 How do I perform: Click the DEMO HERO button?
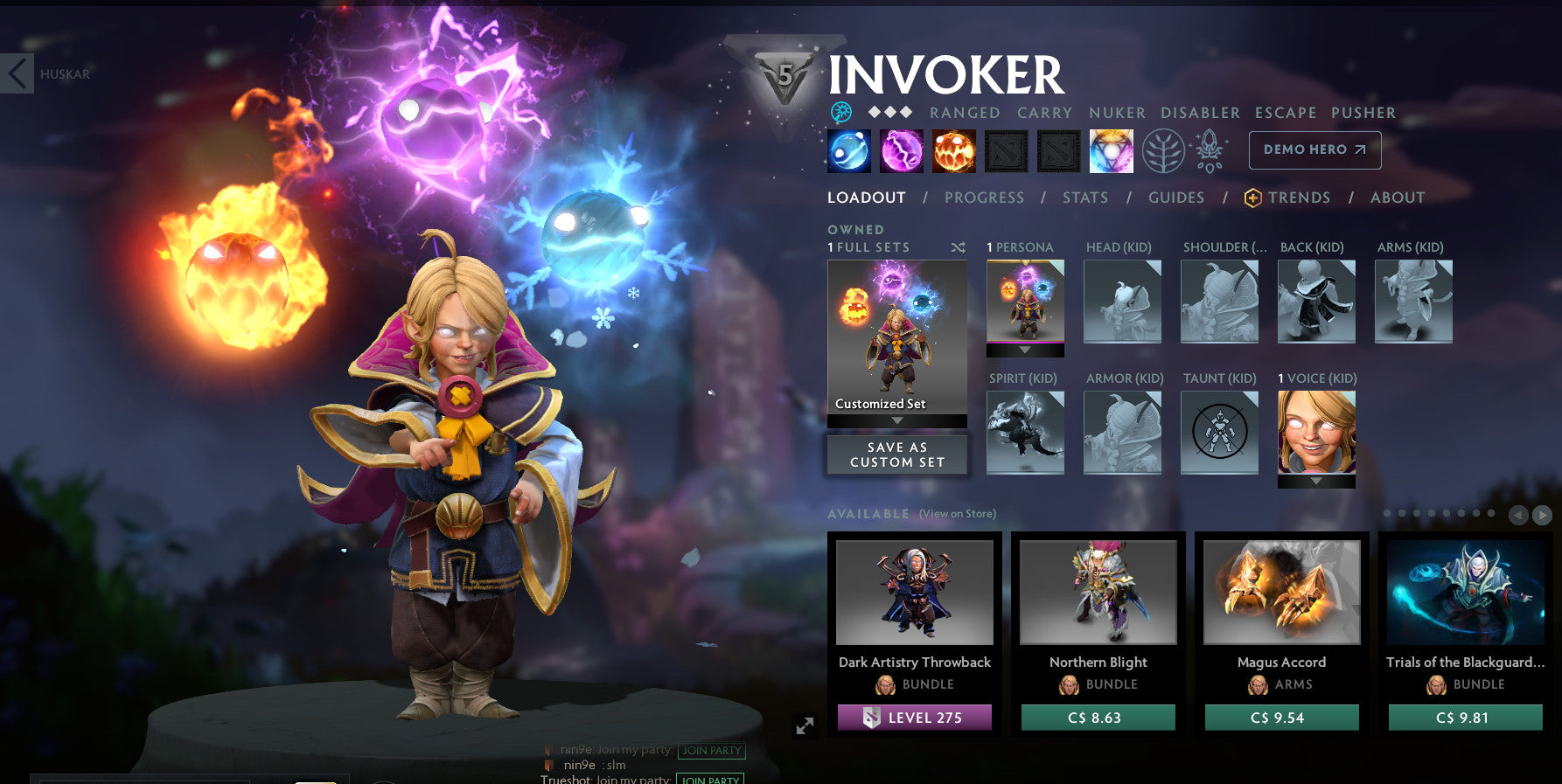pyautogui.click(x=1314, y=149)
